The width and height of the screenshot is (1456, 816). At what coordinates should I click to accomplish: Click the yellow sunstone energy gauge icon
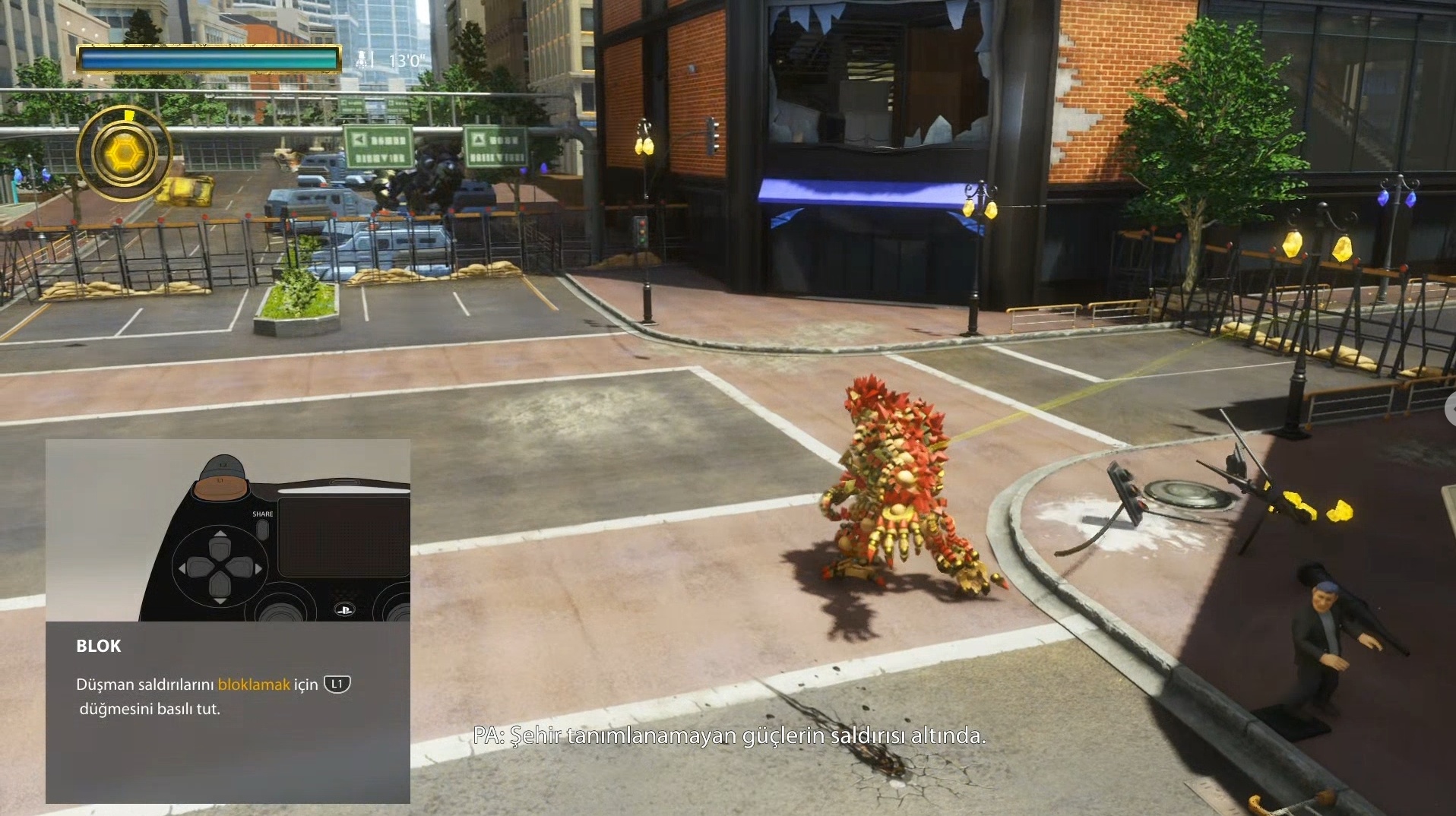(x=124, y=154)
